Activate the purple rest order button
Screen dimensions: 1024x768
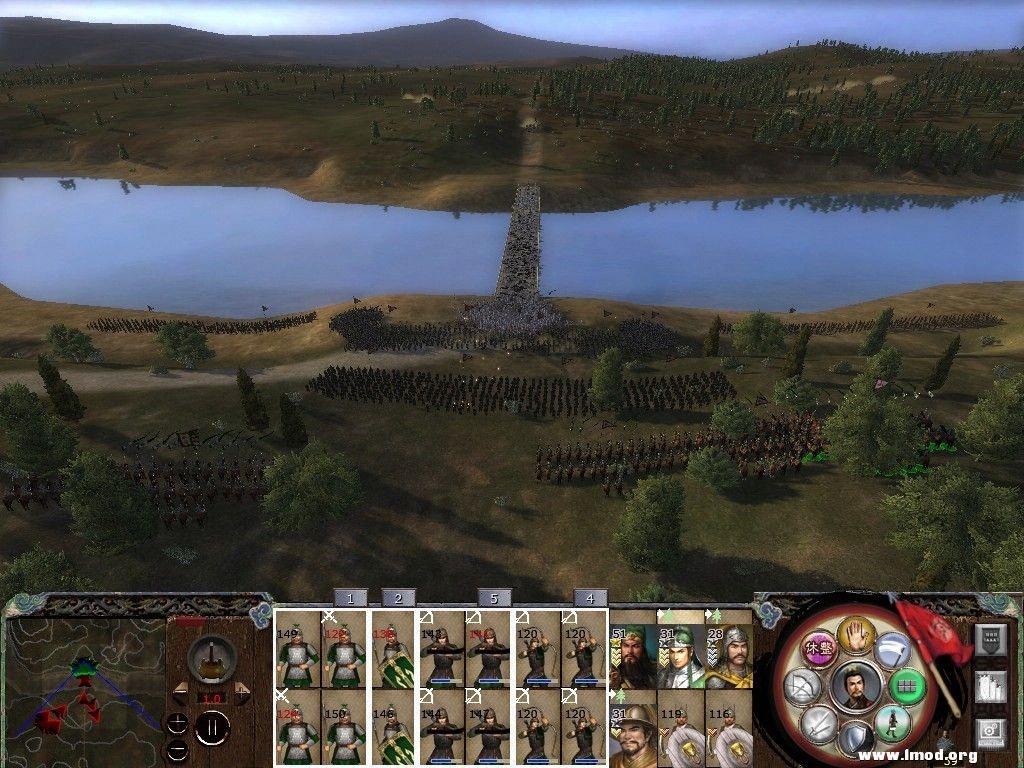(x=819, y=647)
